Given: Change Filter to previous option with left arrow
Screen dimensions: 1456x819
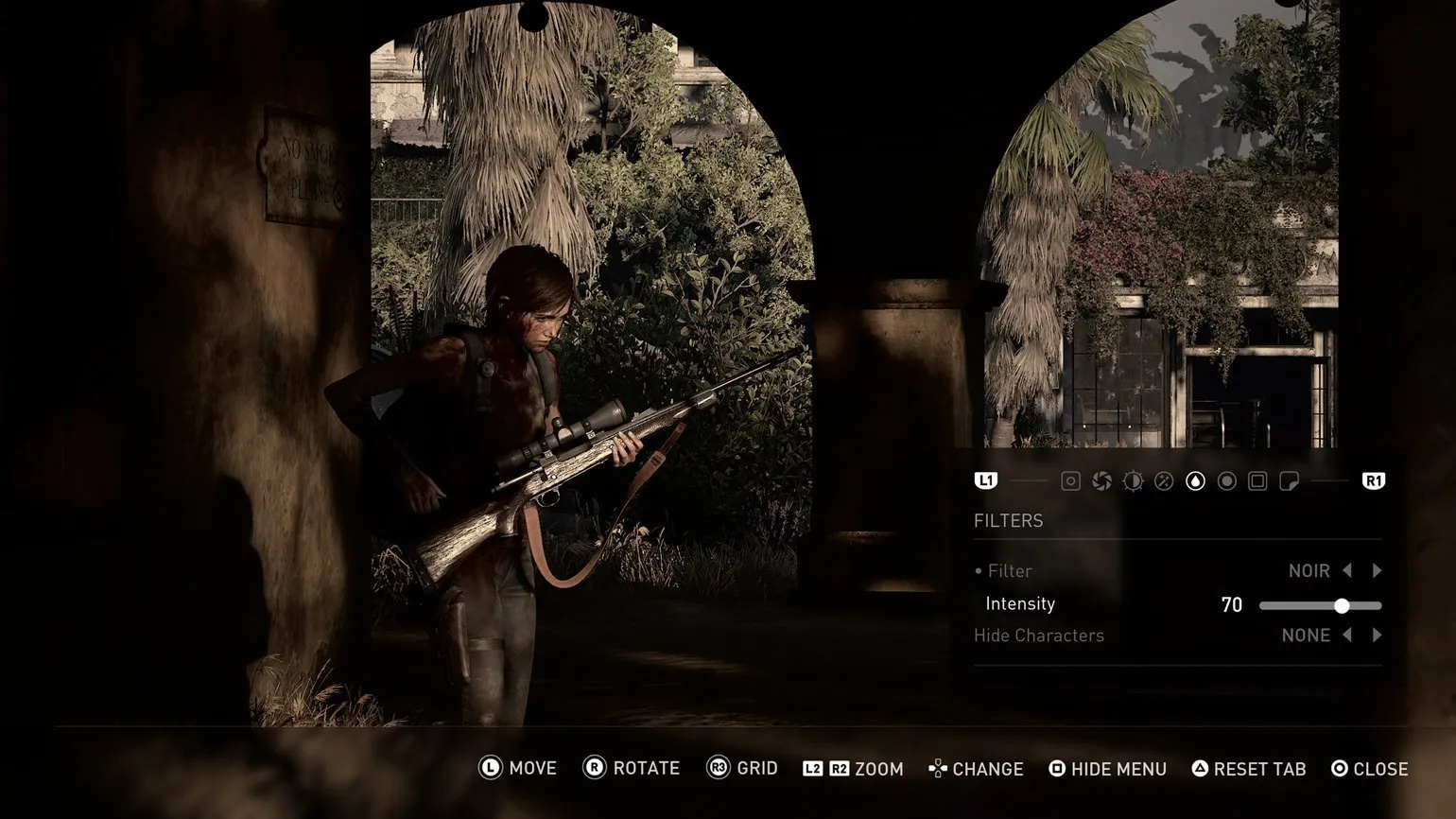Looking at the screenshot, I should point(1347,570).
